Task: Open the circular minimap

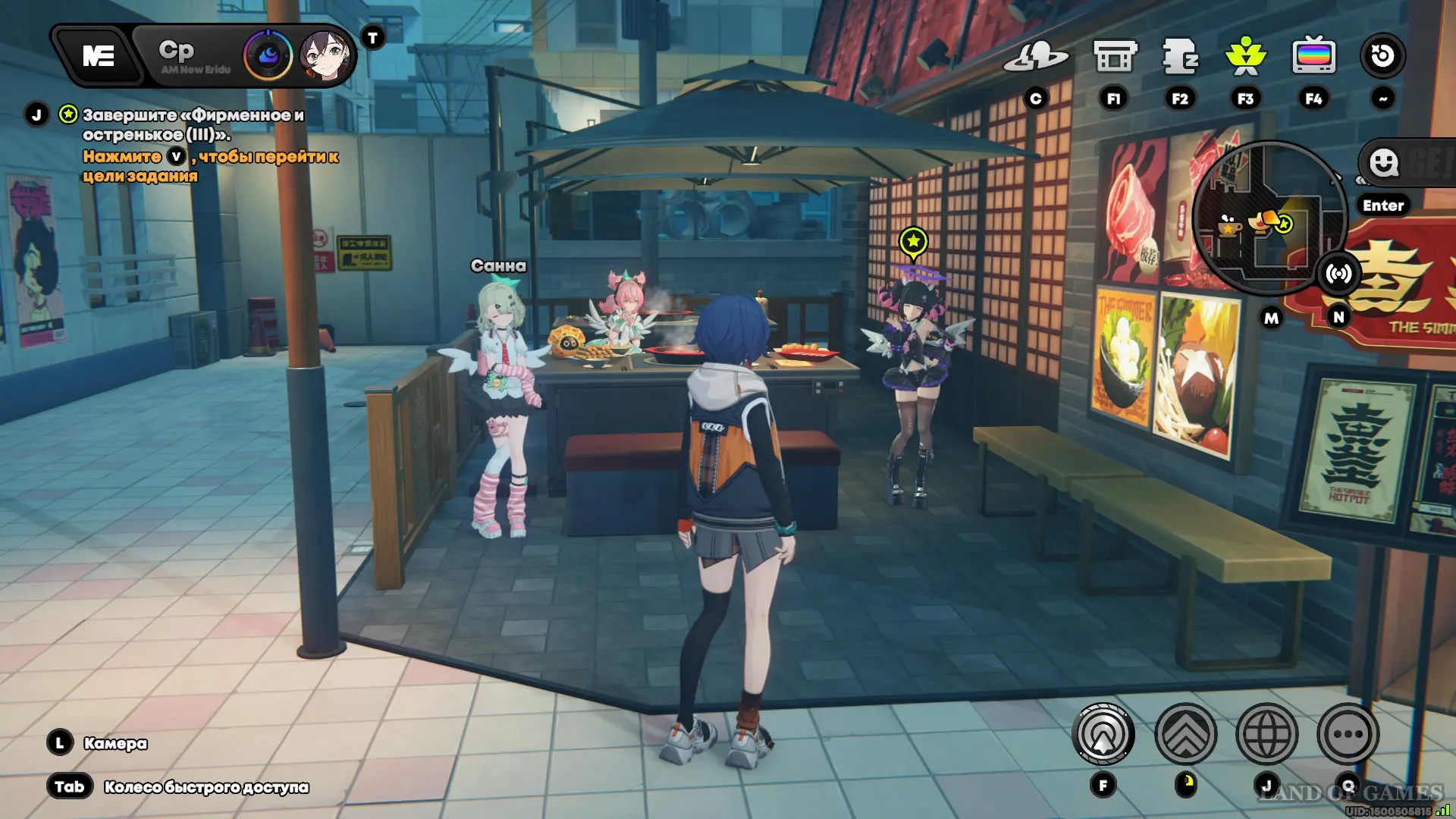Action: [x=1268, y=218]
